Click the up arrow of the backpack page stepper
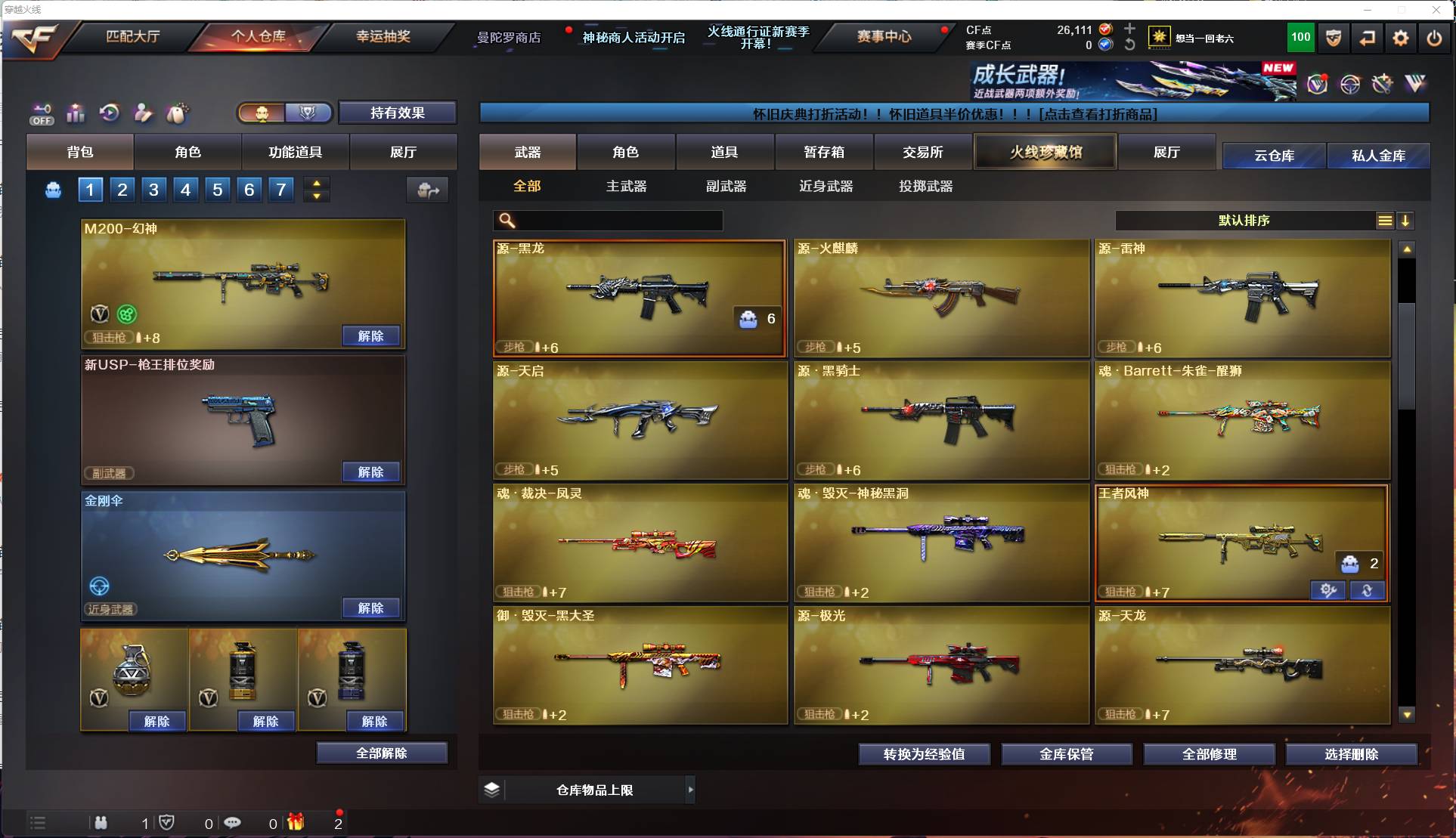This screenshot has width=1456, height=838. [x=317, y=183]
